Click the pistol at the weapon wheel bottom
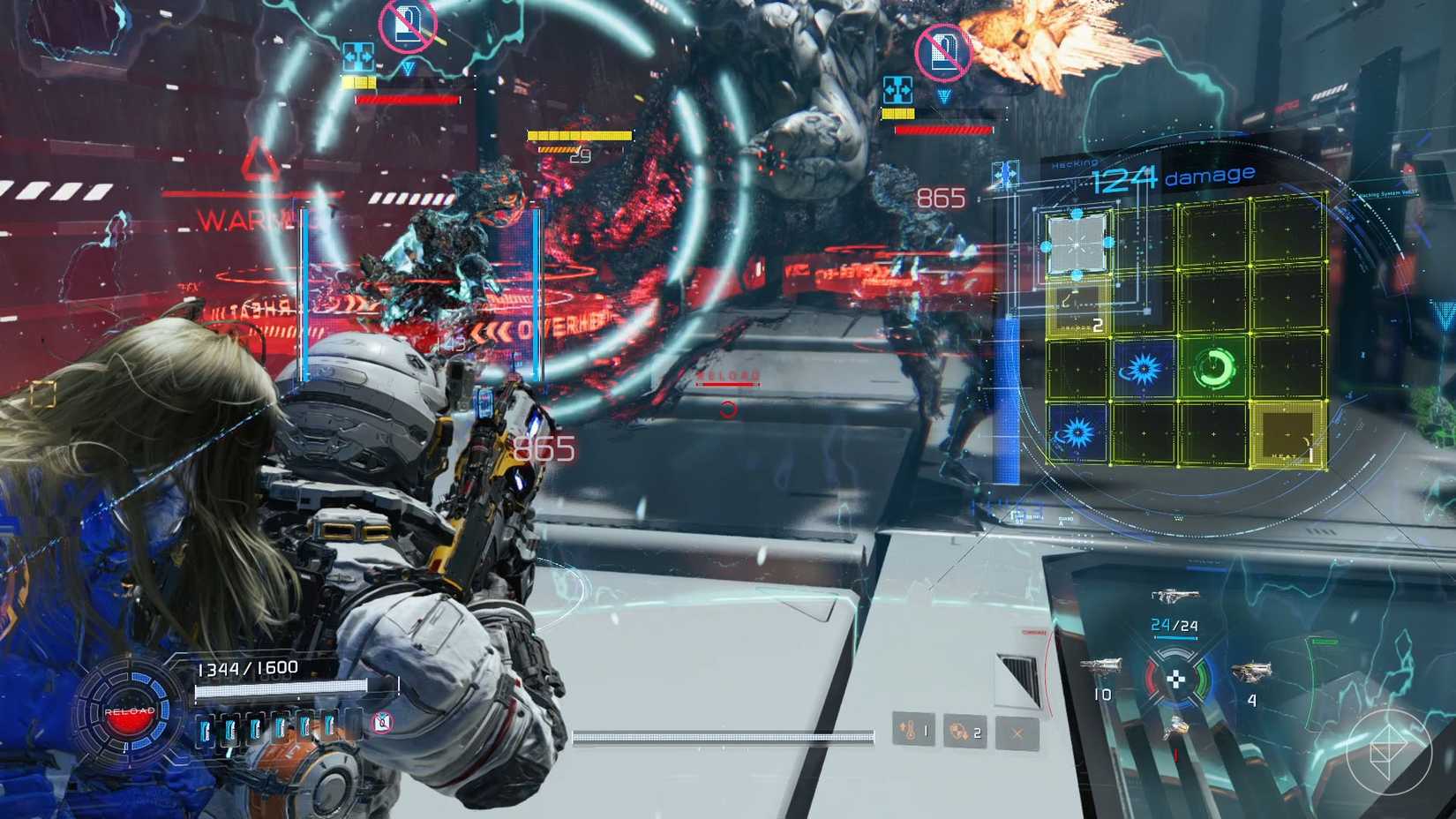The image size is (1456, 819). [1176, 726]
